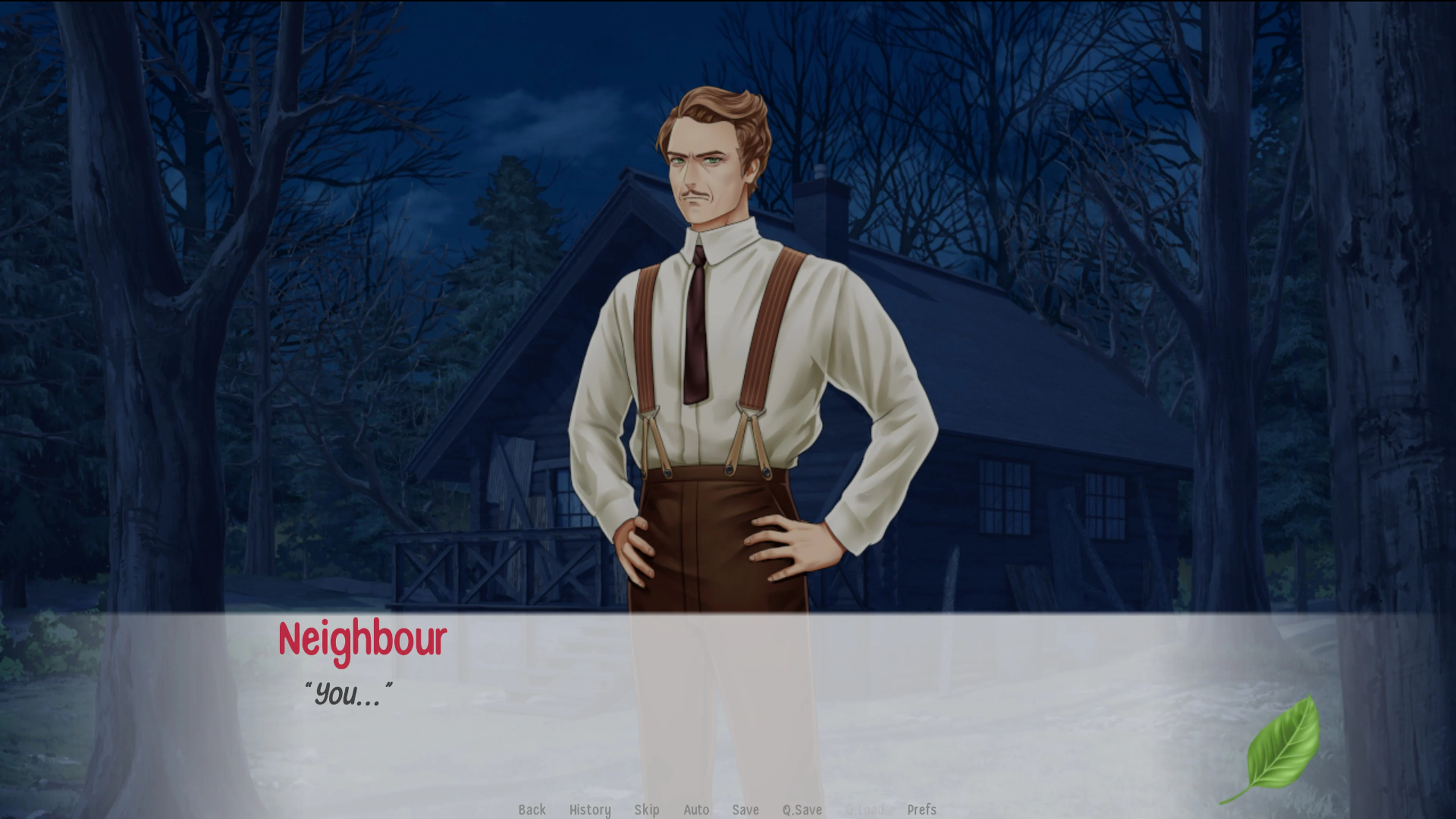Open the Save game screen
This screenshot has height=819, width=1456.
[x=745, y=810]
